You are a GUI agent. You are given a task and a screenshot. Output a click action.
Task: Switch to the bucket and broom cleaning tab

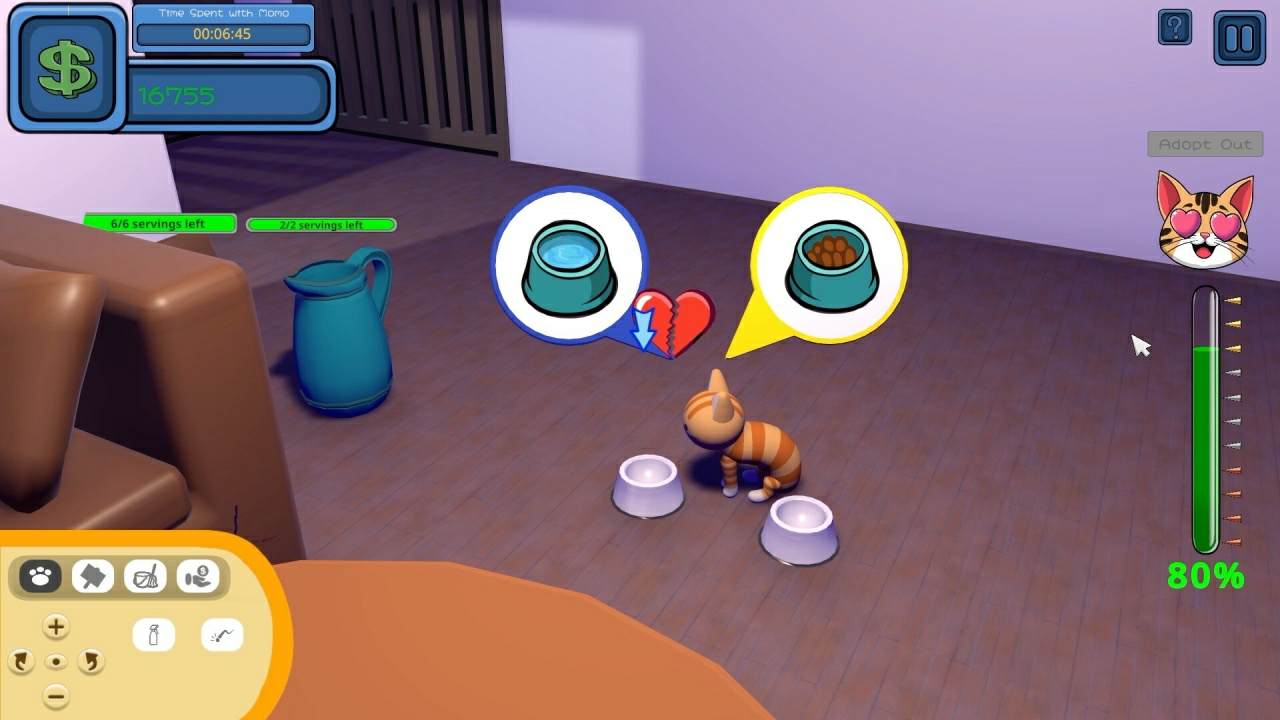coord(146,576)
